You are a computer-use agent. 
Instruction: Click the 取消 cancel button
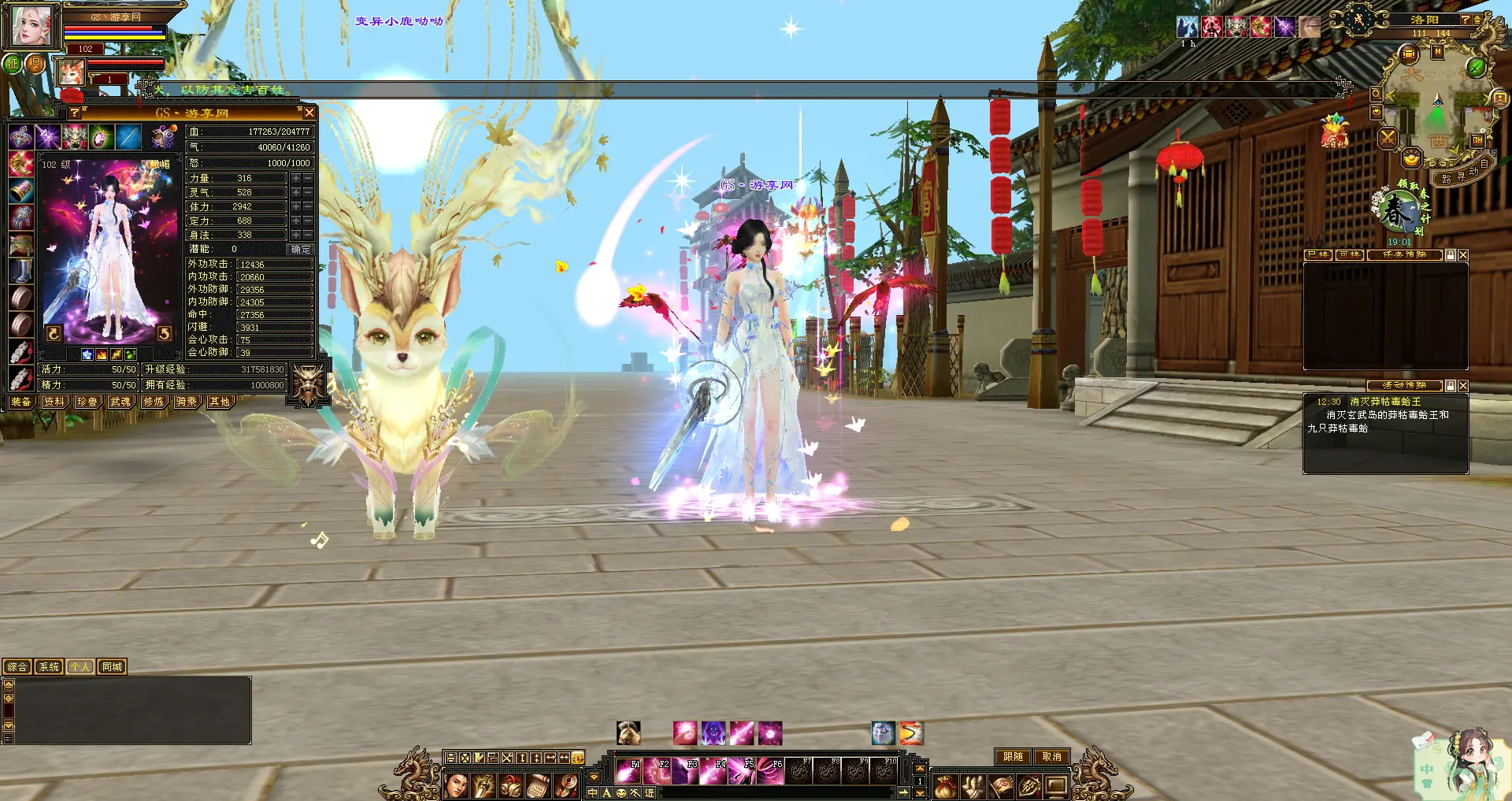(x=1051, y=757)
